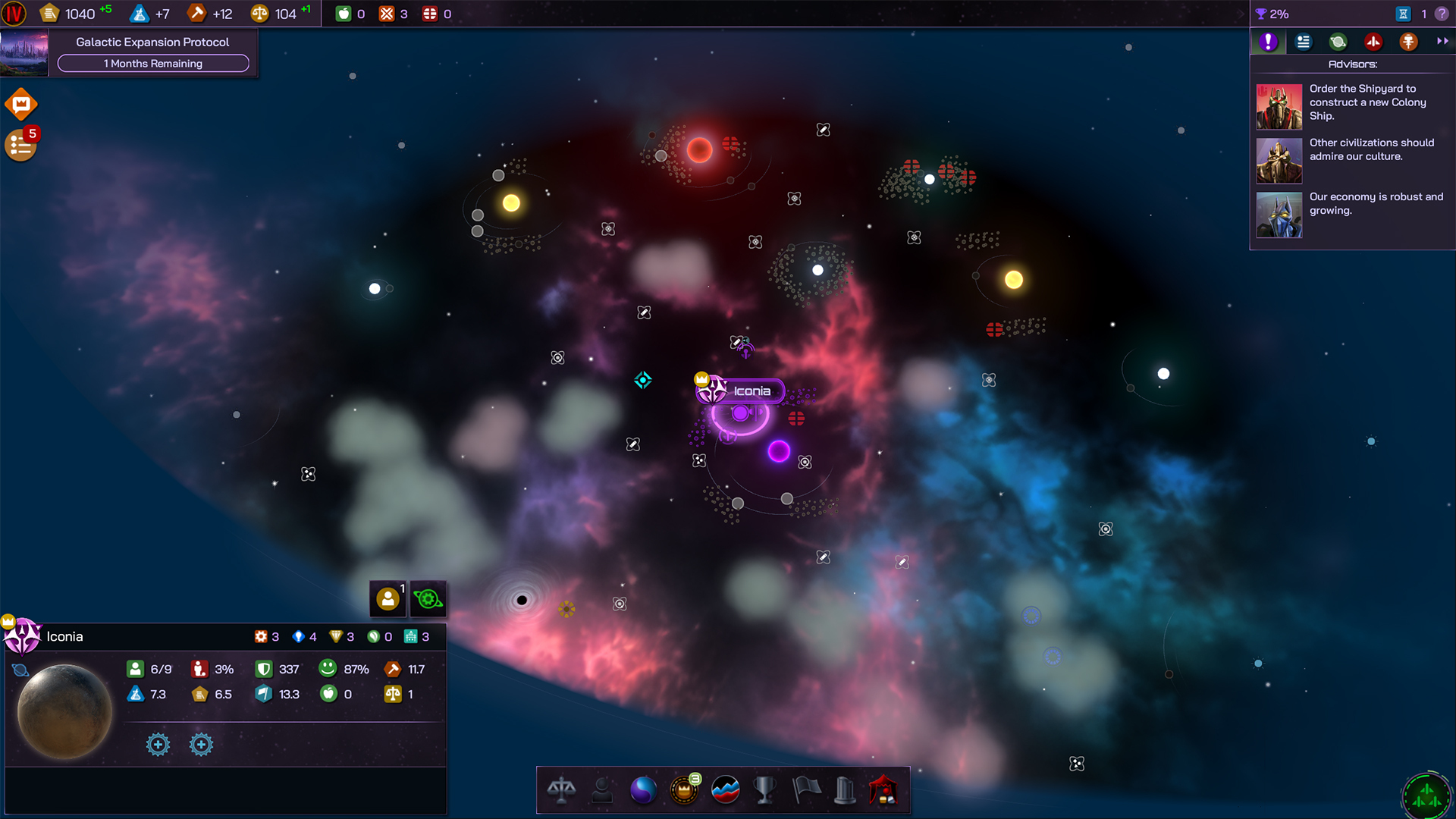This screenshot has width=1456, height=819.
Task: Open the event notification speech bubble icon
Action: pyautogui.click(x=20, y=104)
